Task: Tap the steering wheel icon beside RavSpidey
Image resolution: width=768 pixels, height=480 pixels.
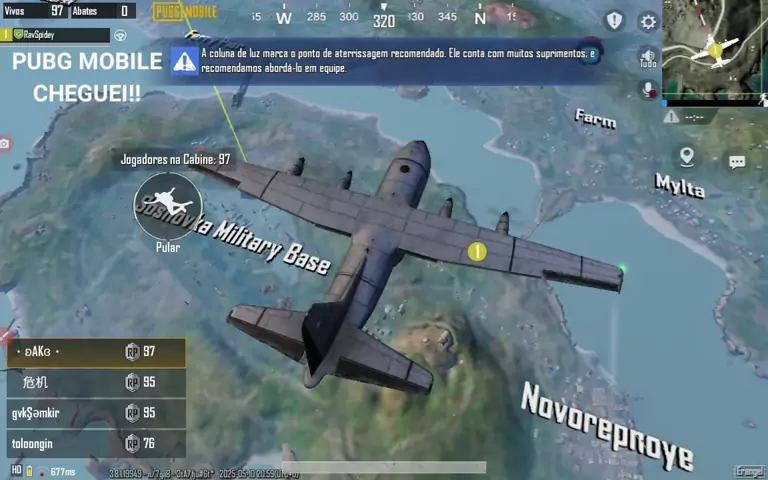Action: (121, 35)
